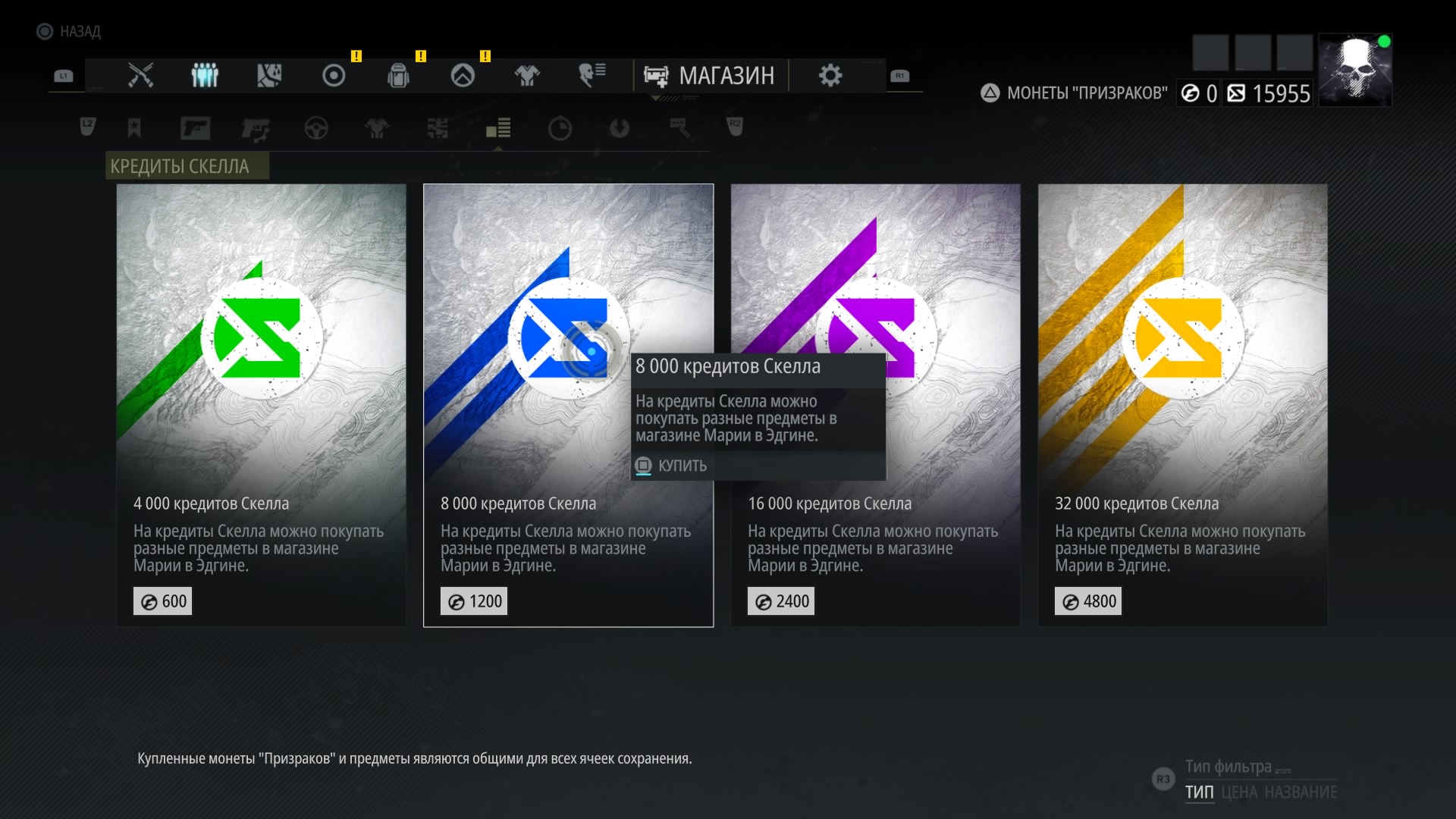Open the head profile intel tab

591,76
